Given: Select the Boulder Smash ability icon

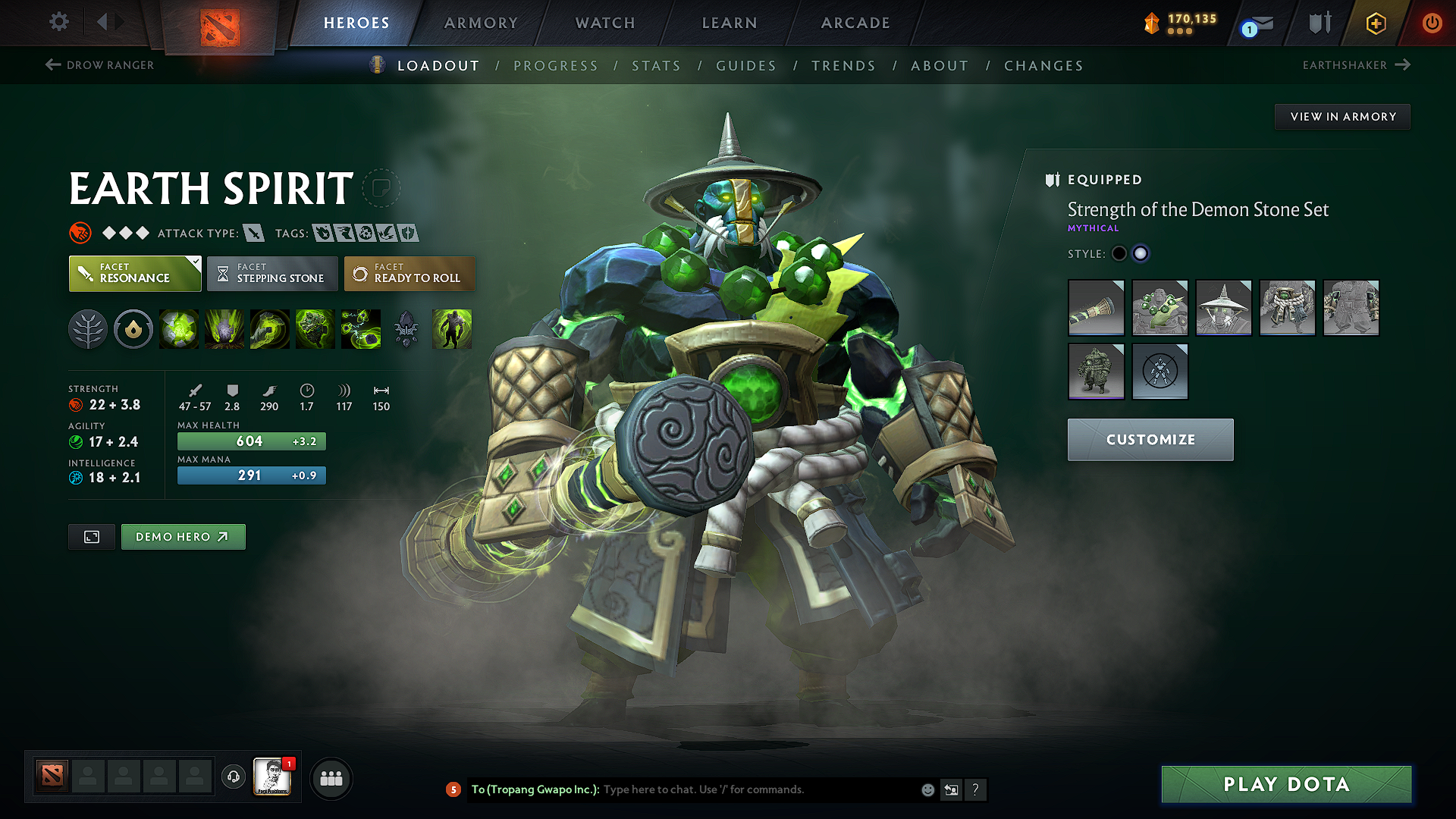Looking at the screenshot, I should (179, 329).
